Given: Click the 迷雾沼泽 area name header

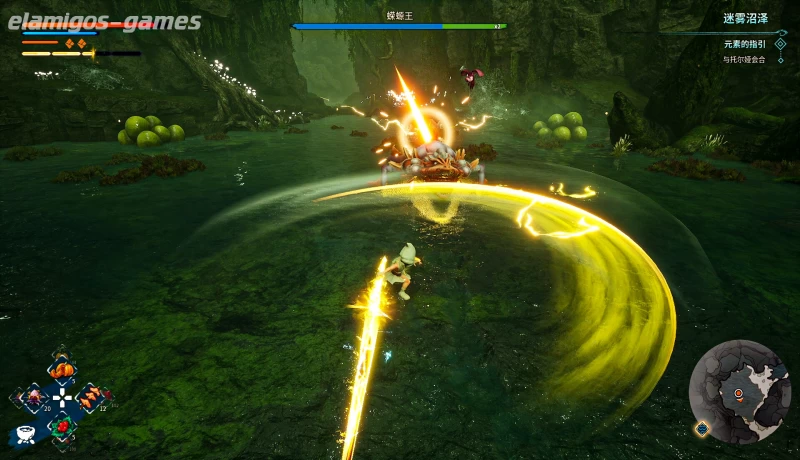Looking at the screenshot, I should click(x=745, y=19).
